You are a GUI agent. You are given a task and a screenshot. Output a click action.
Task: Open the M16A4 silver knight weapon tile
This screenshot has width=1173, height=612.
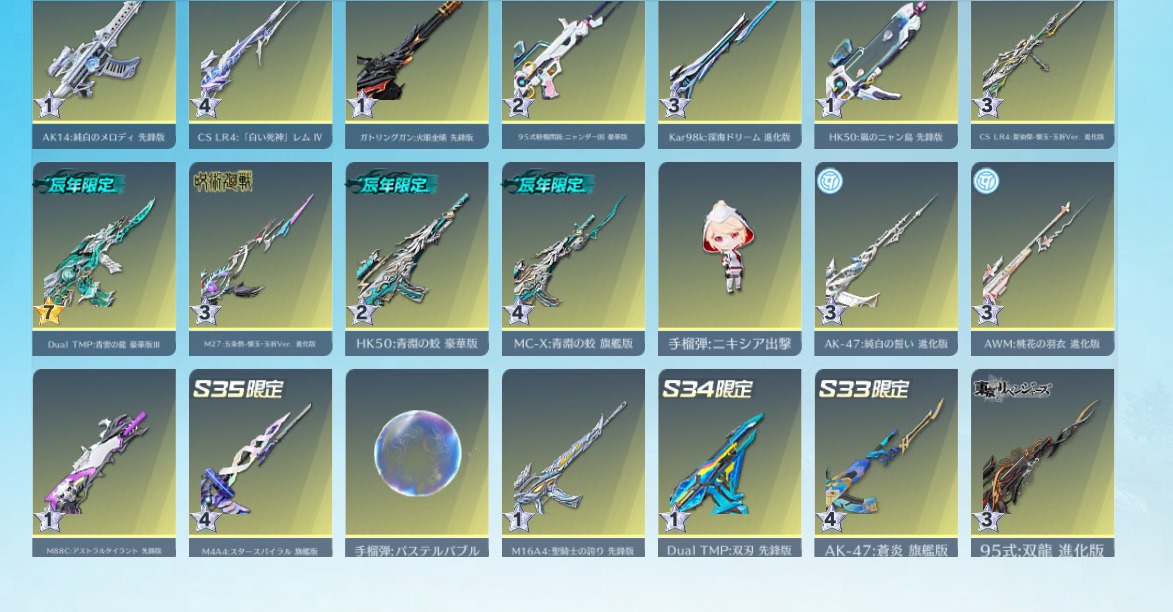click(573, 460)
